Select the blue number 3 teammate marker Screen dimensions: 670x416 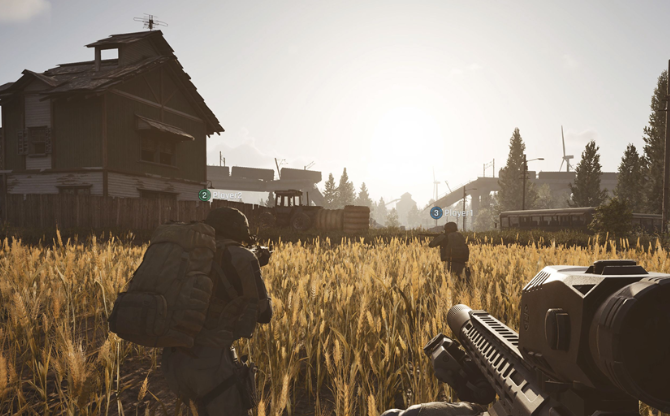(x=436, y=212)
